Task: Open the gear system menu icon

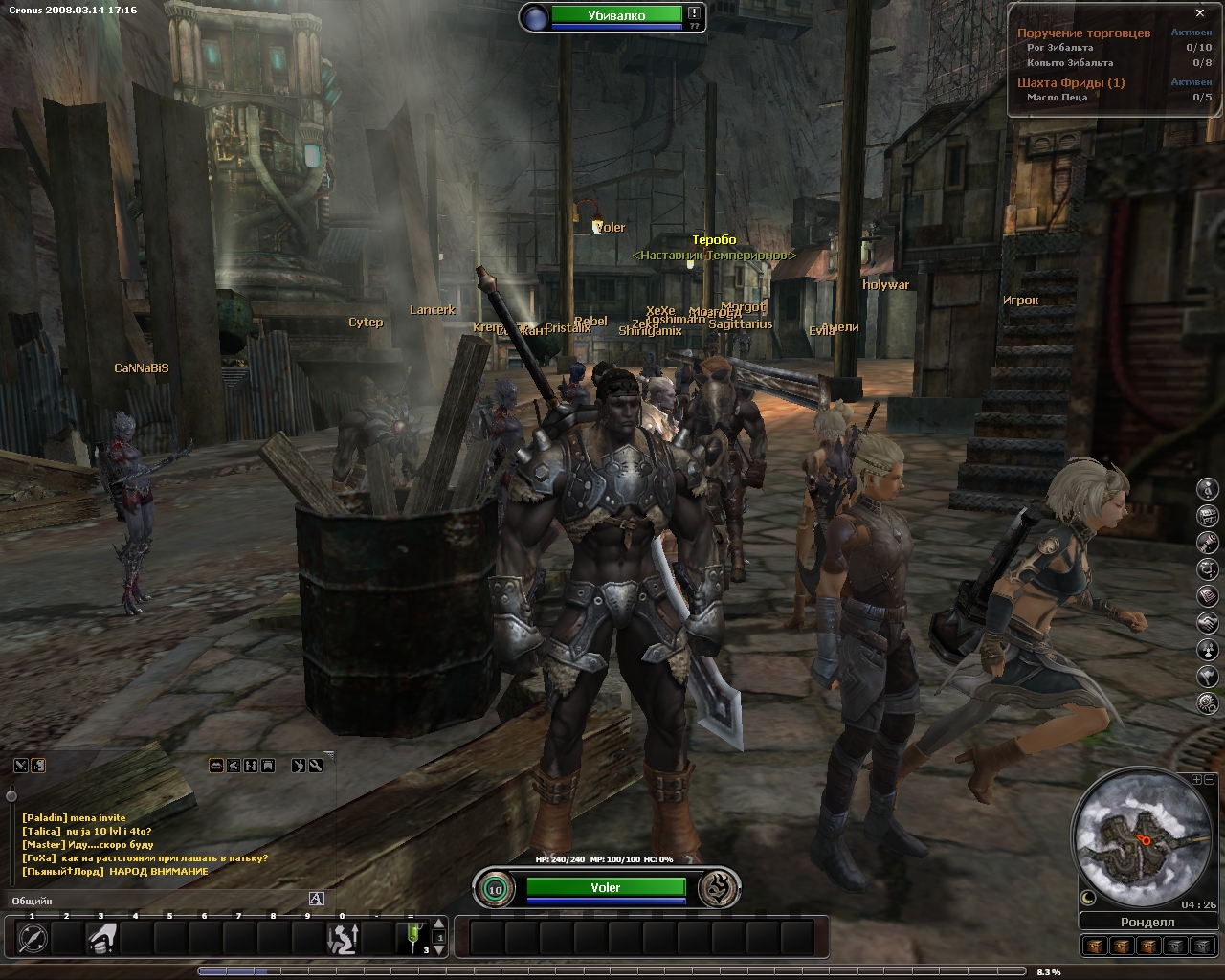Action: [1209, 703]
